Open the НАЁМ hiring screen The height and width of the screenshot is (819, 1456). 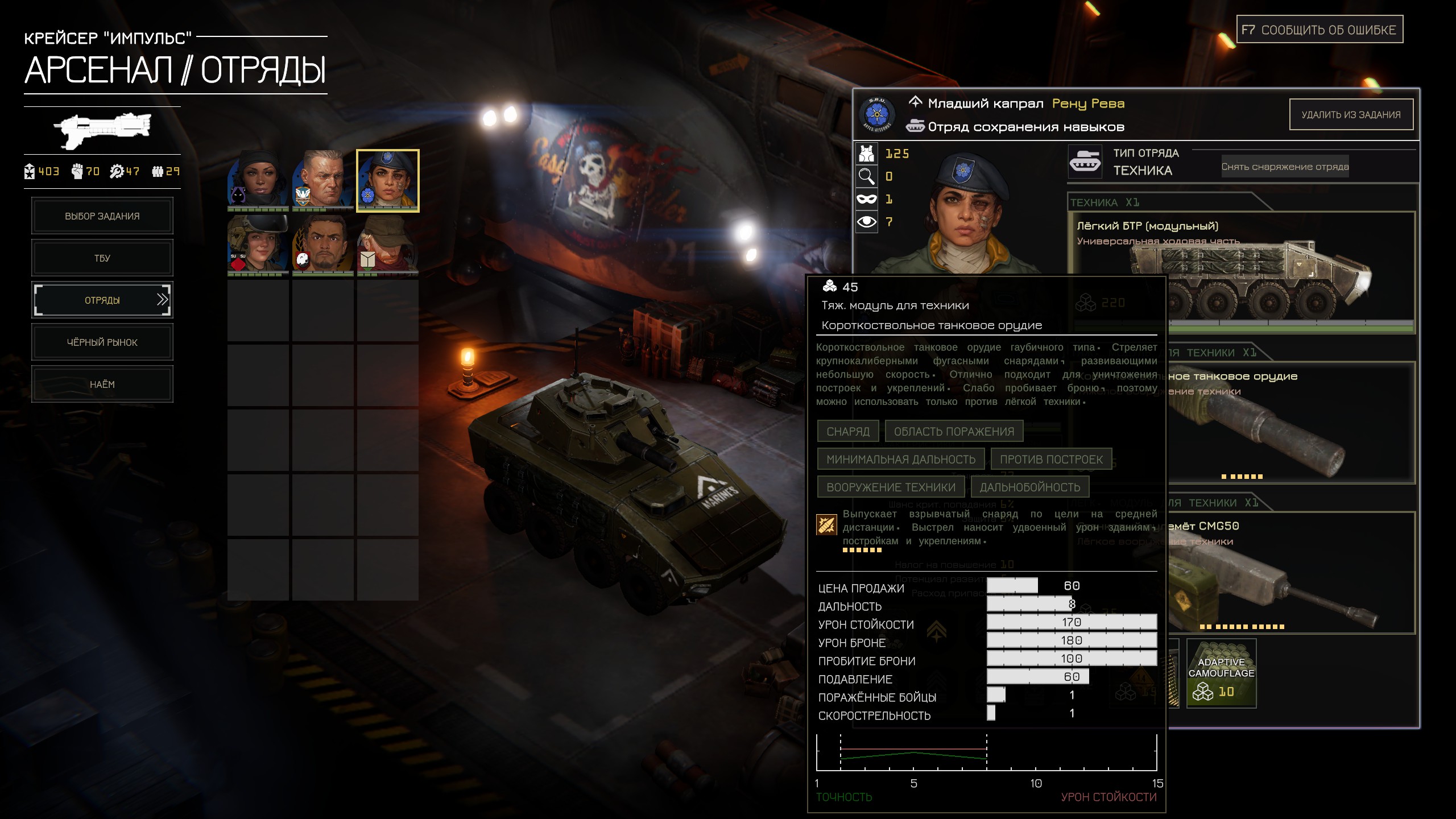click(102, 384)
